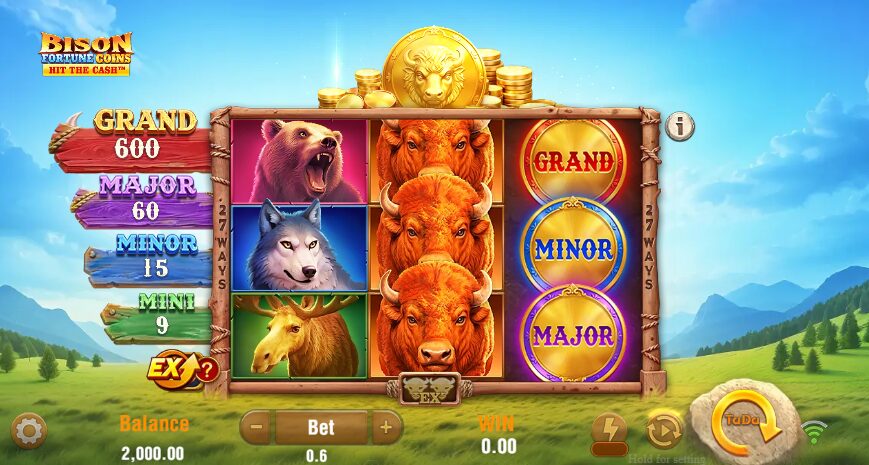Open the info paytable button
The width and height of the screenshot is (869, 465).
click(x=680, y=126)
